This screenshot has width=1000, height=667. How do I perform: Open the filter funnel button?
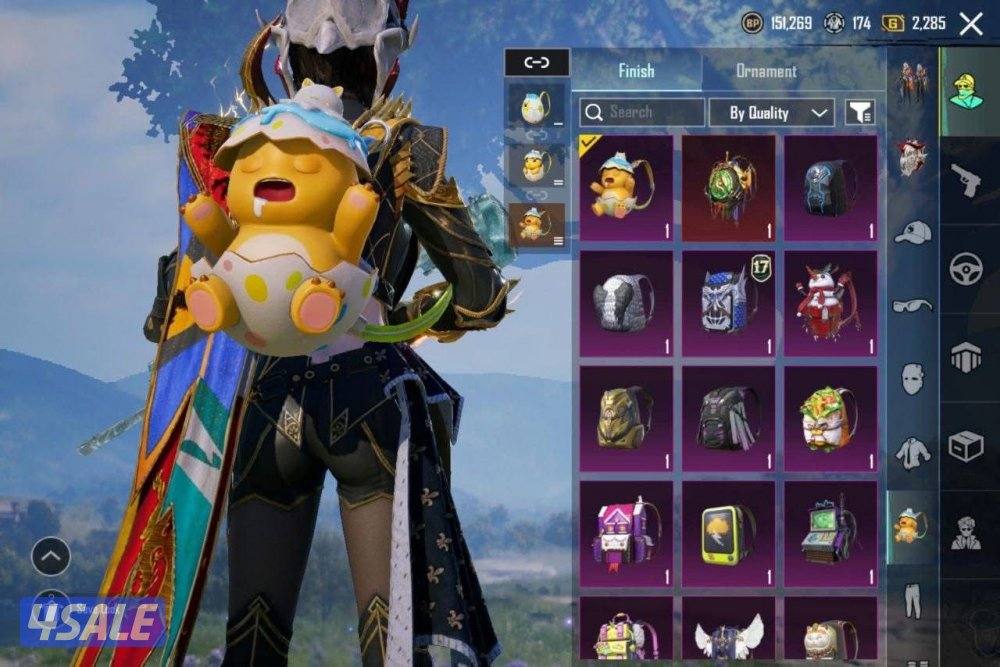click(x=859, y=112)
